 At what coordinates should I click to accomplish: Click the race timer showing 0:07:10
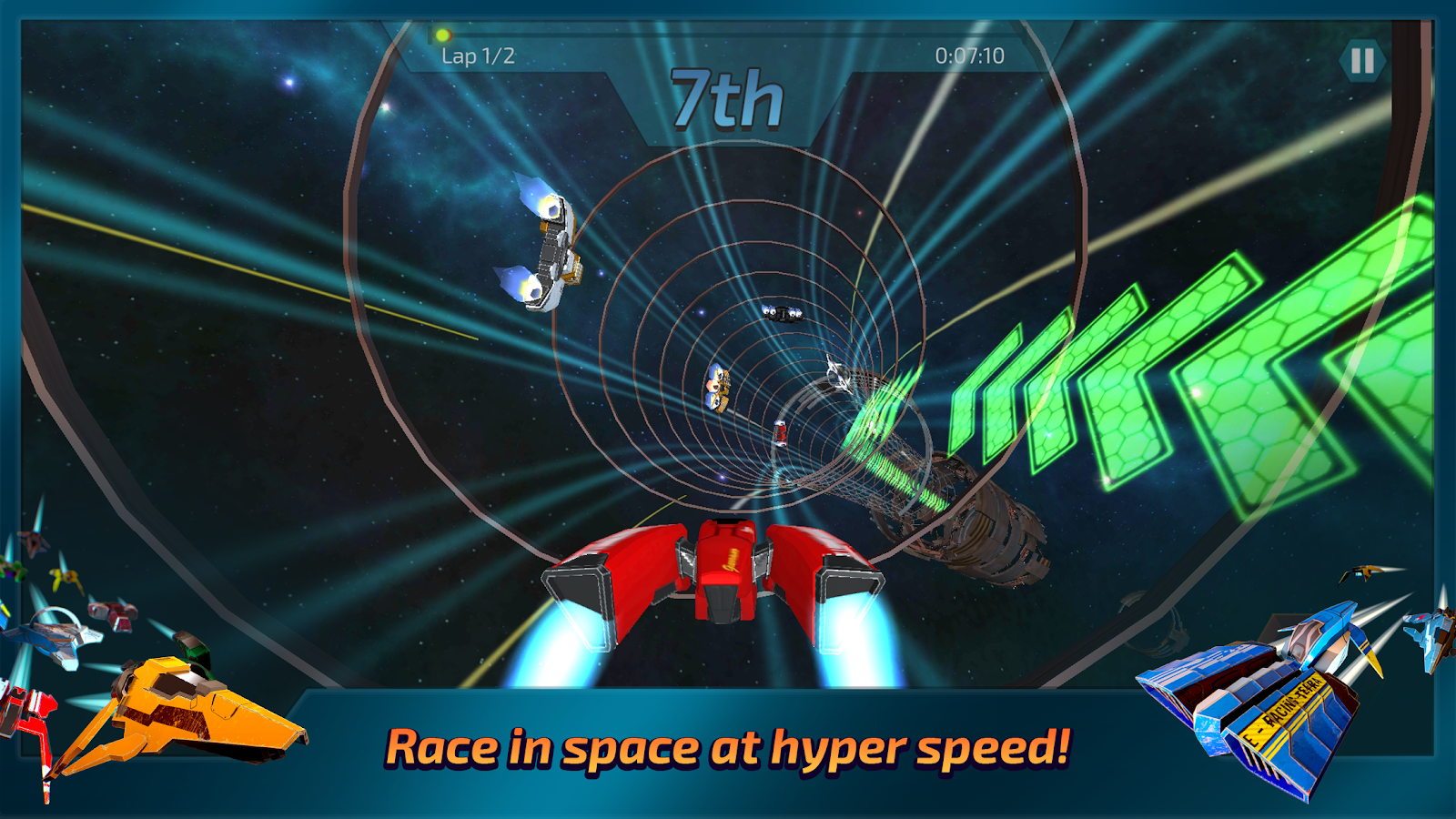[969, 53]
